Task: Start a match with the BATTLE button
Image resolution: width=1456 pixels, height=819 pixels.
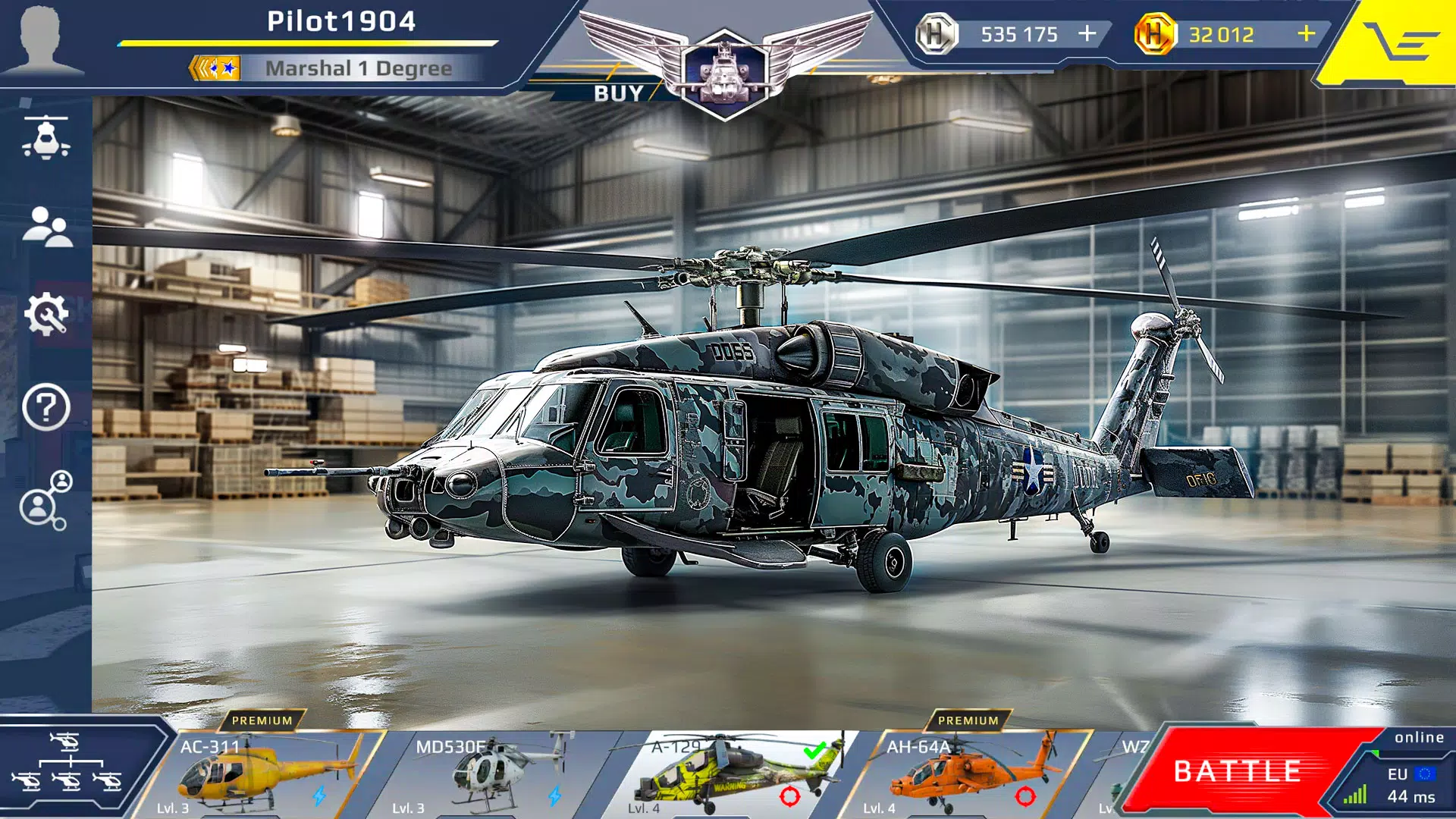Action: pos(1238,771)
